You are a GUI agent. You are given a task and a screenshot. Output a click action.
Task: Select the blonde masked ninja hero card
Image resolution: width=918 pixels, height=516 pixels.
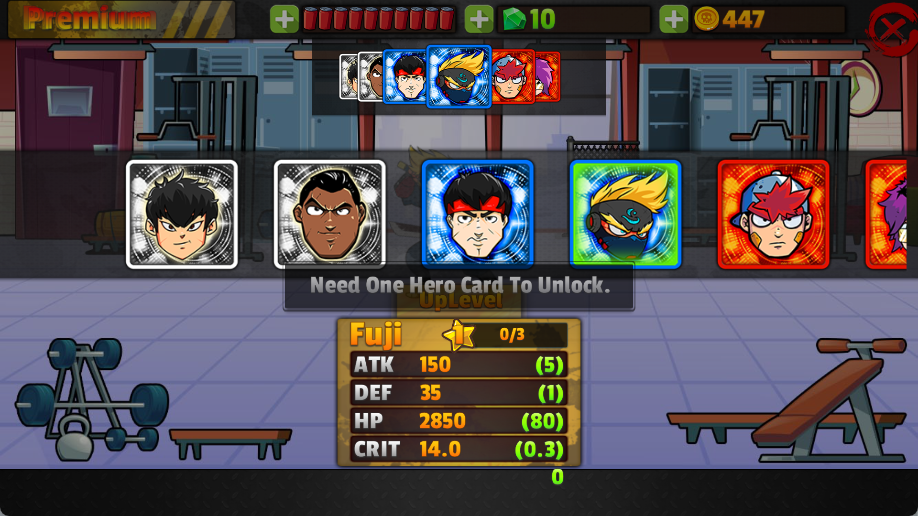click(626, 214)
